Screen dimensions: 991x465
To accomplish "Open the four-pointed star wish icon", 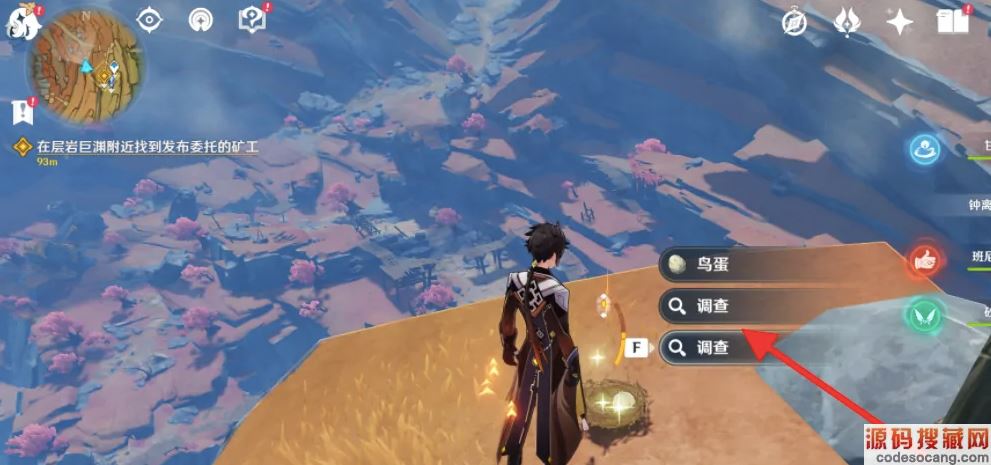I will (899, 22).
